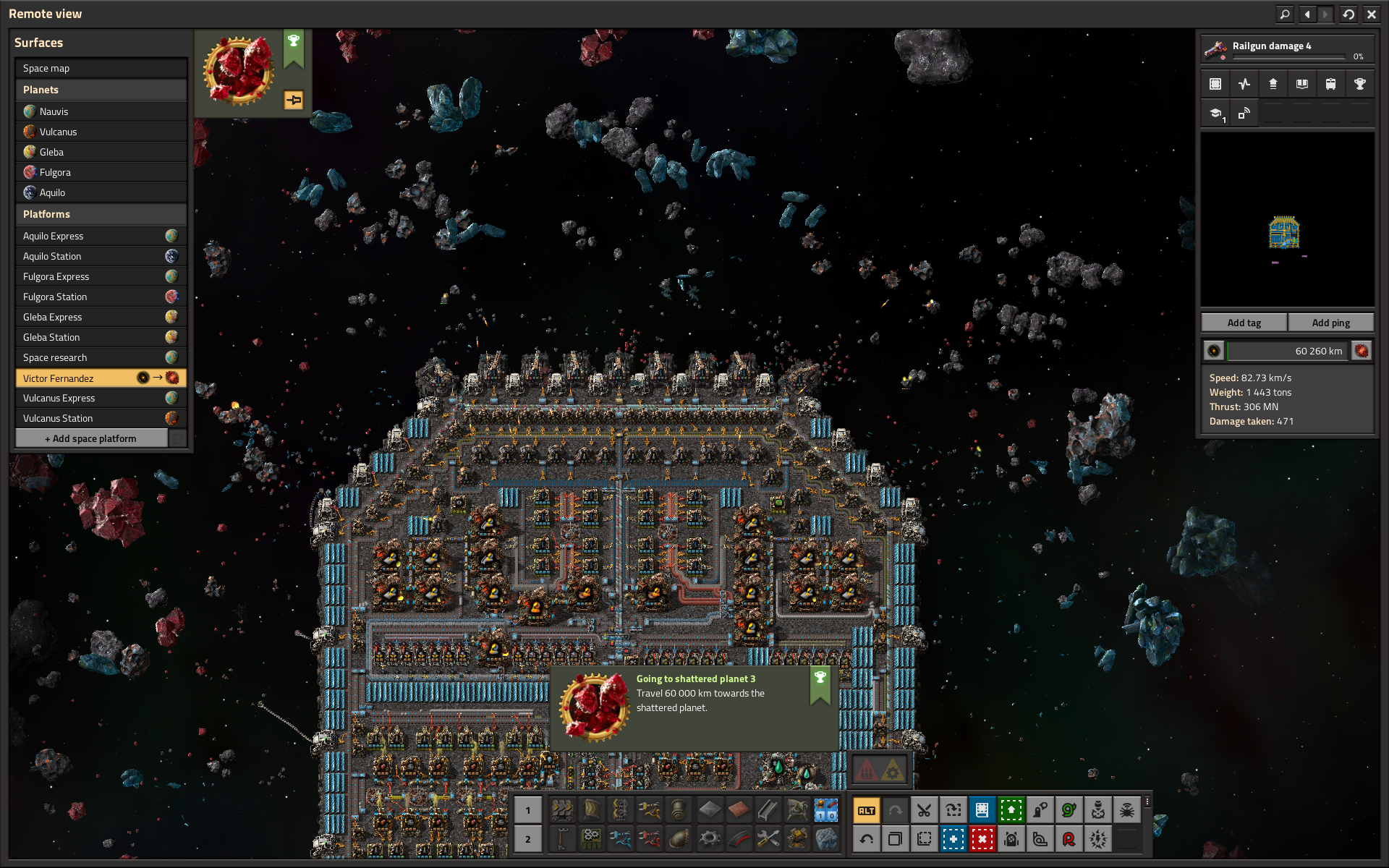Open the Going to shattered planet achievement
The height and width of the screenshot is (868, 1389).
coord(694,707)
